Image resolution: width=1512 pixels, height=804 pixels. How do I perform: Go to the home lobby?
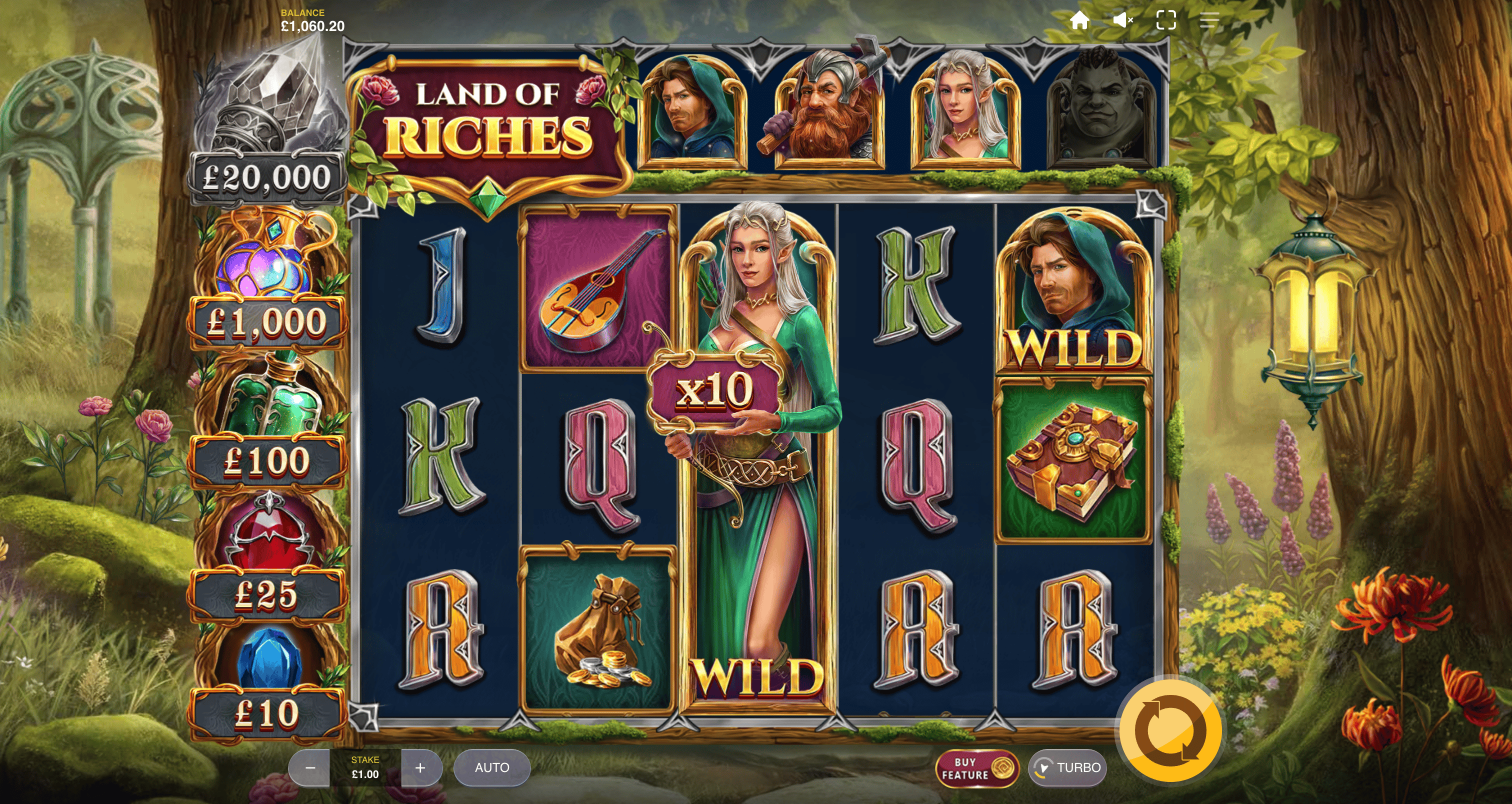(1079, 21)
